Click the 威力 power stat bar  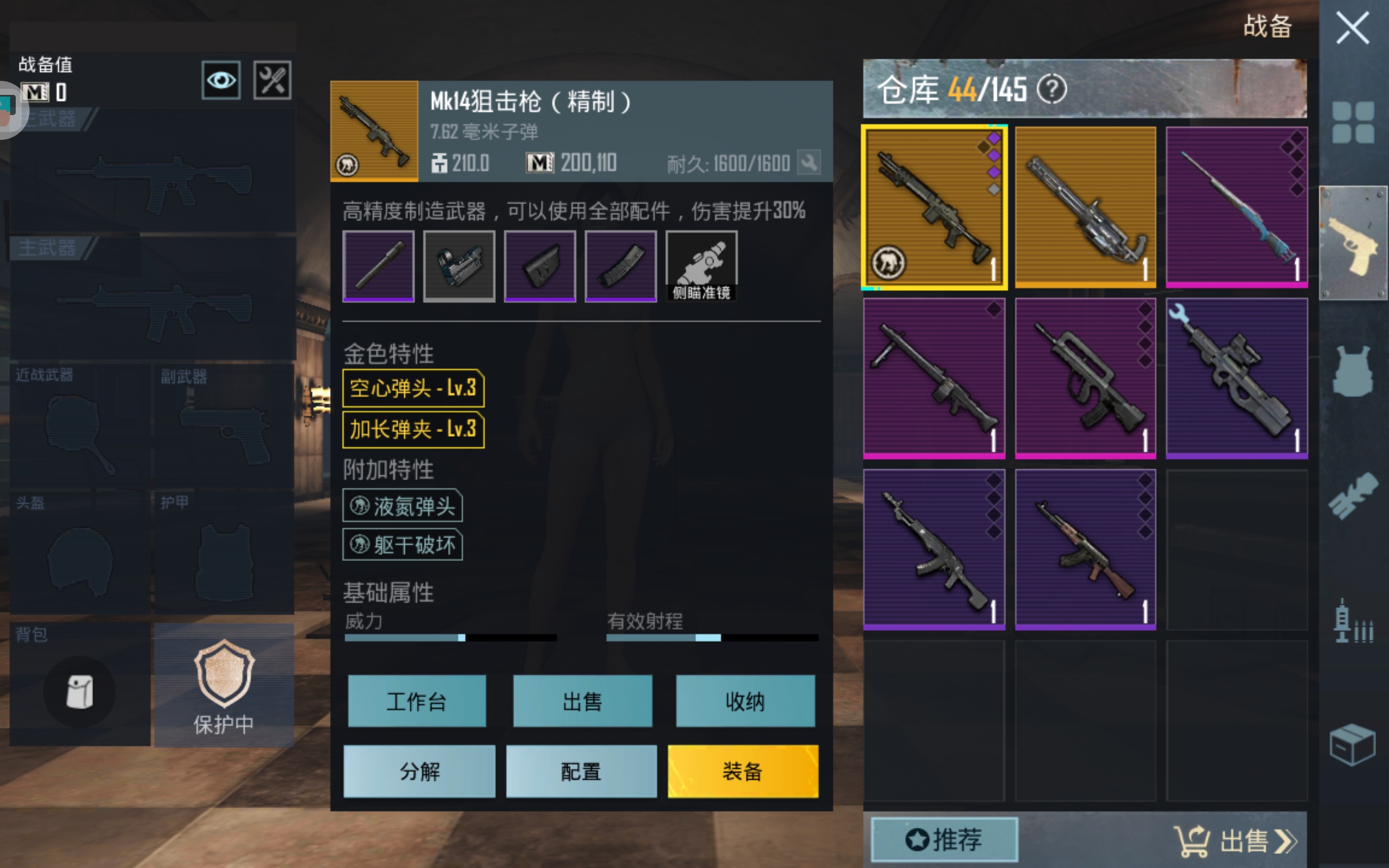point(450,637)
